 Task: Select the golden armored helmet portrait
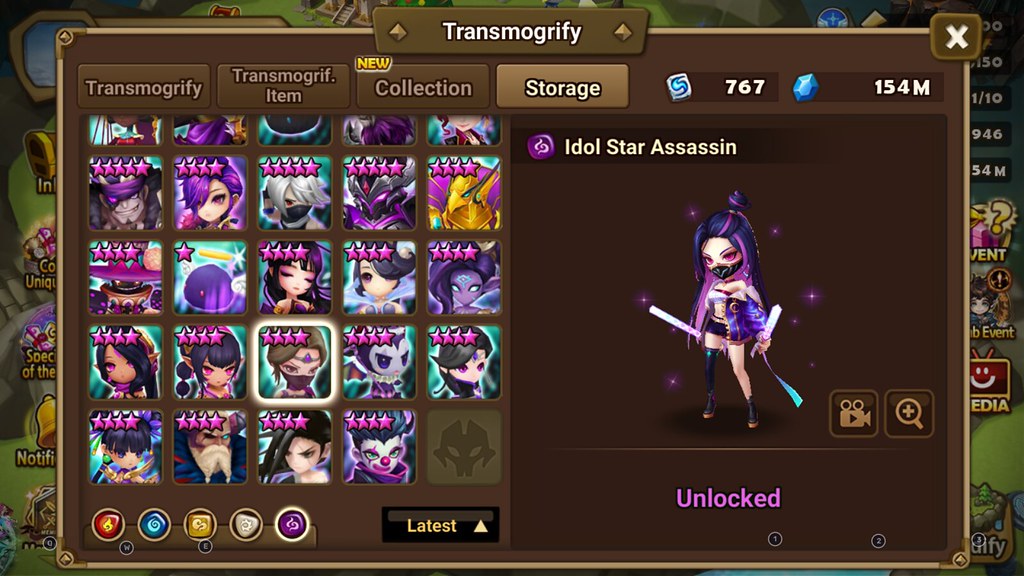464,193
